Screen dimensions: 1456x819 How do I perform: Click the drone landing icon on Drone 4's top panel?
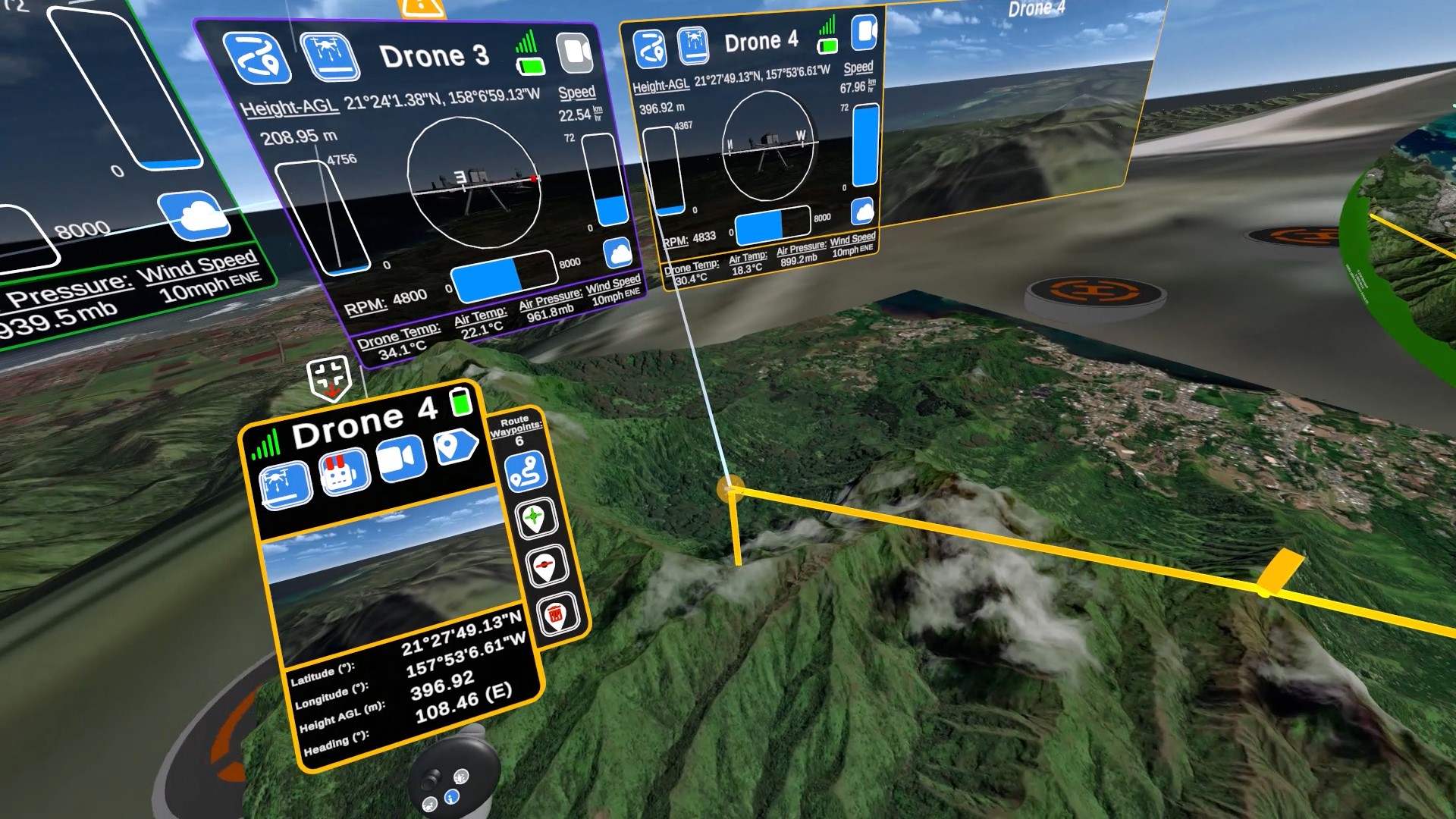[692, 45]
